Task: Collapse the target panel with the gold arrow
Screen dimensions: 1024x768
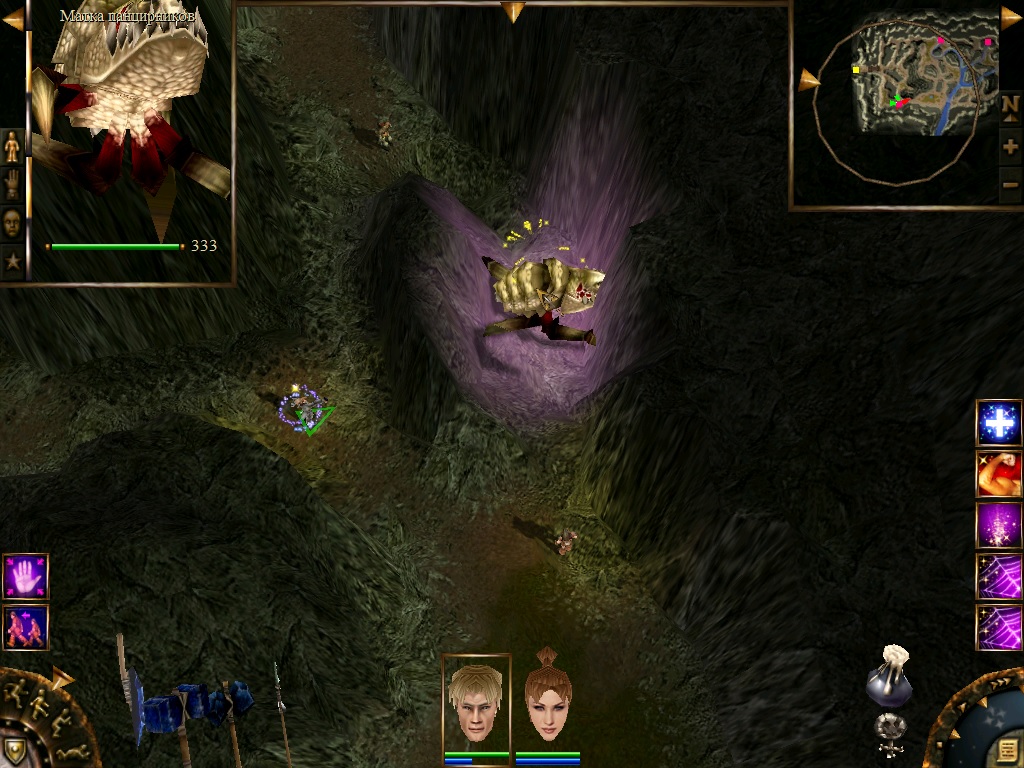Action: click(13, 19)
